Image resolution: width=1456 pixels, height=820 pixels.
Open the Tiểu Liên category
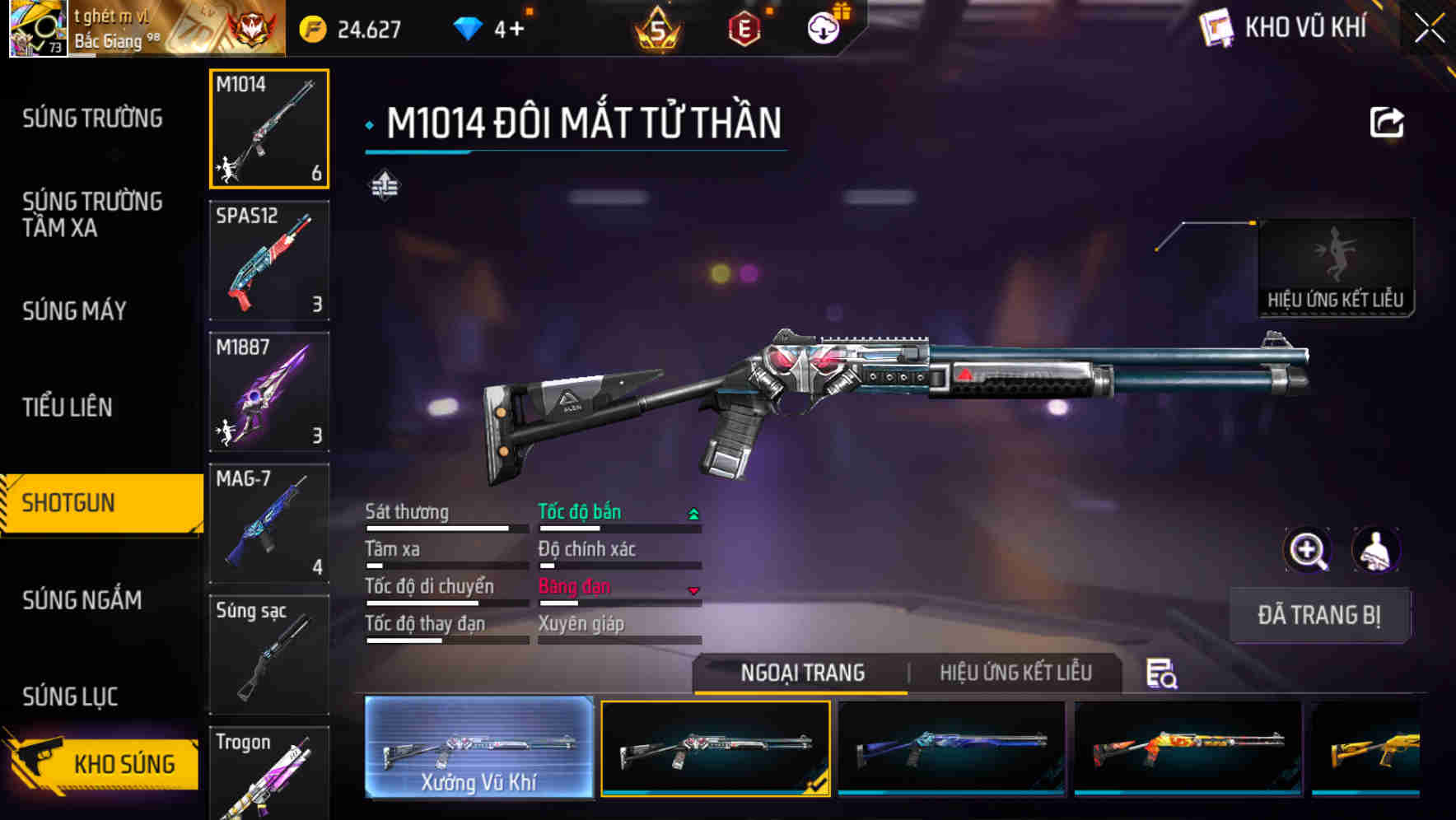(x=67, y=408)
